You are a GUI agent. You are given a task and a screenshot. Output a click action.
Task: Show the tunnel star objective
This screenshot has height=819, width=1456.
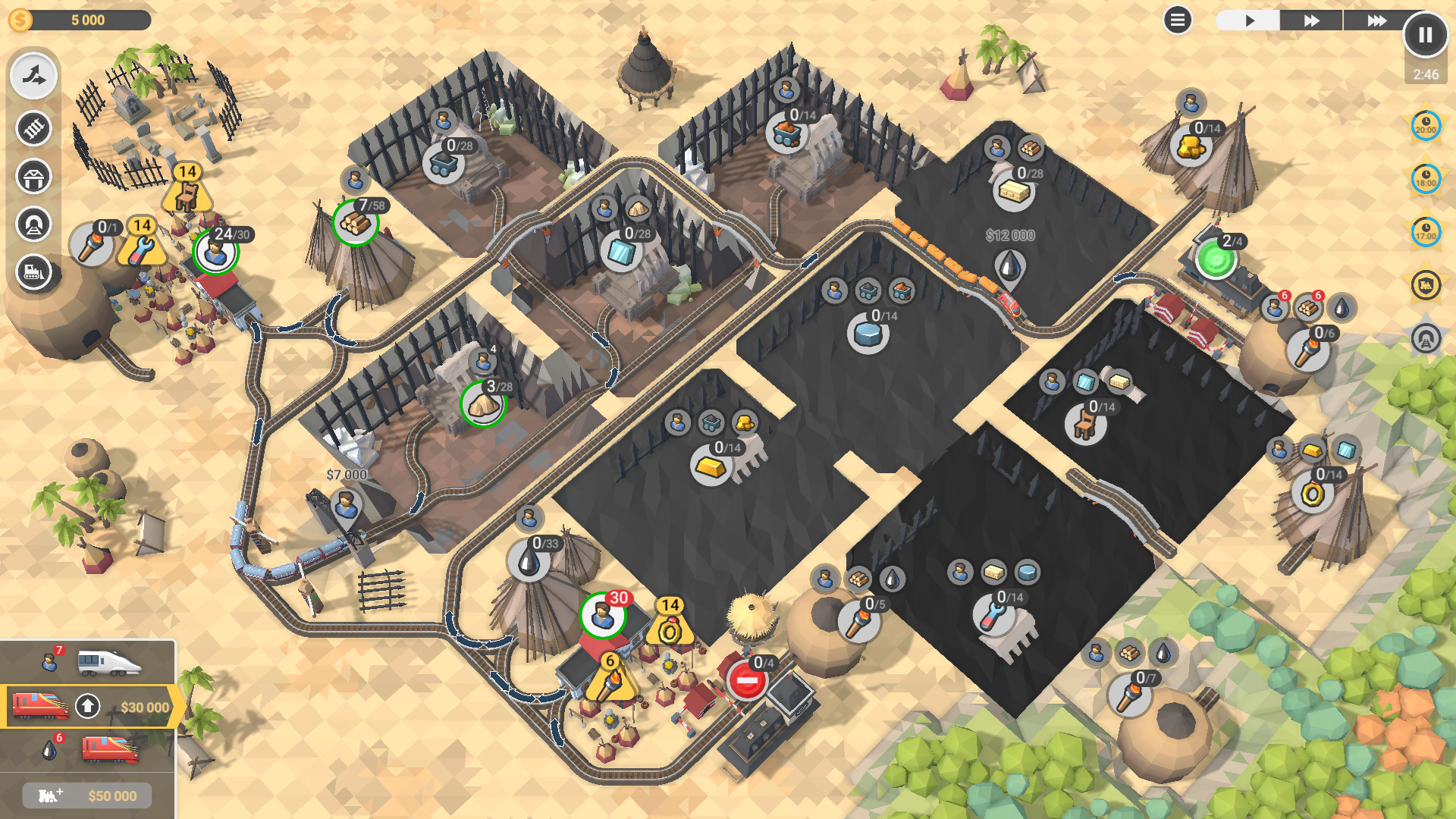1426,338
